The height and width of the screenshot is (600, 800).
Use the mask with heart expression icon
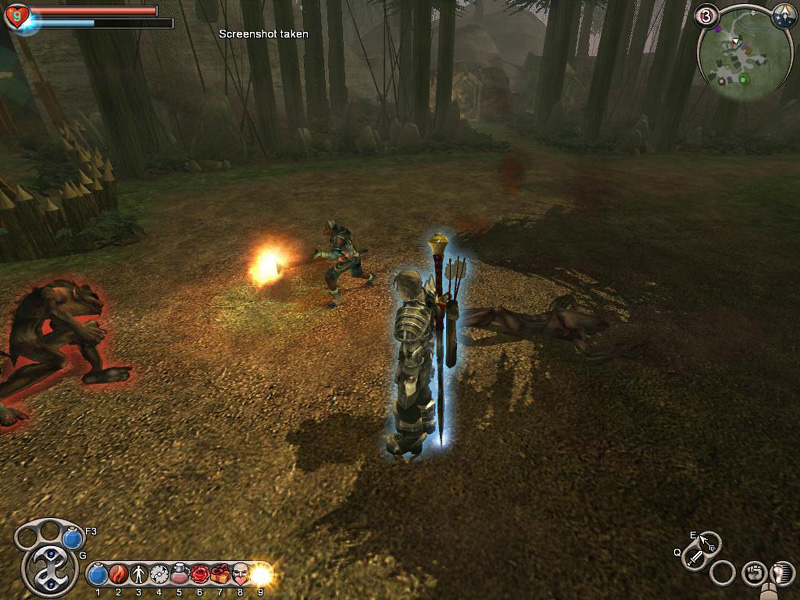click(241, 575)
